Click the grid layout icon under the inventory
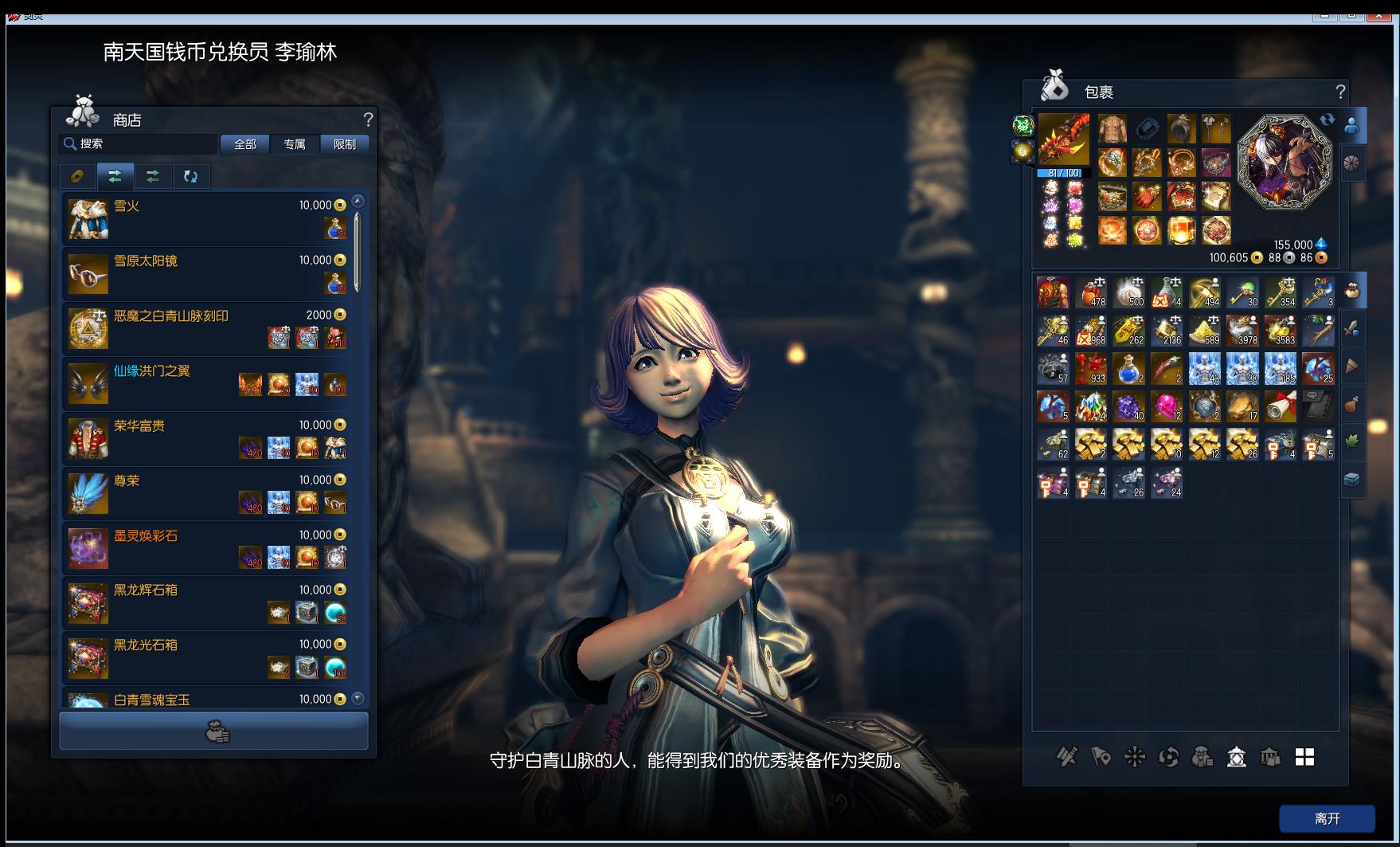 [x=1304, y=757]
